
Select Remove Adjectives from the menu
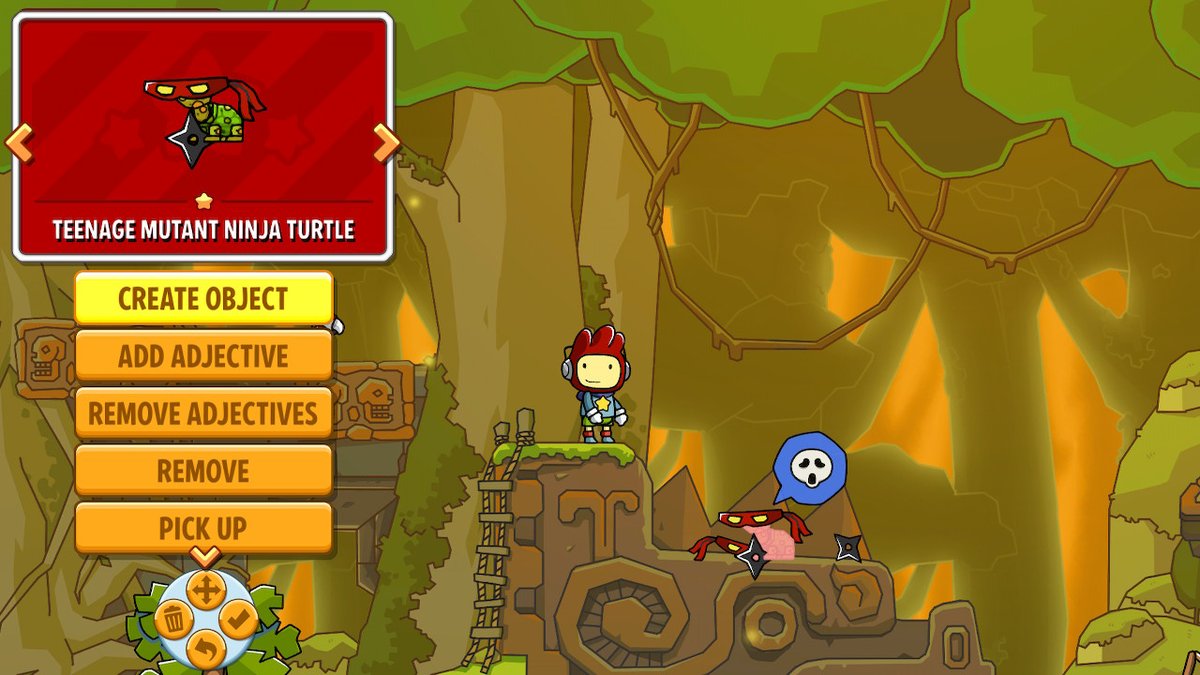point(203,413)
